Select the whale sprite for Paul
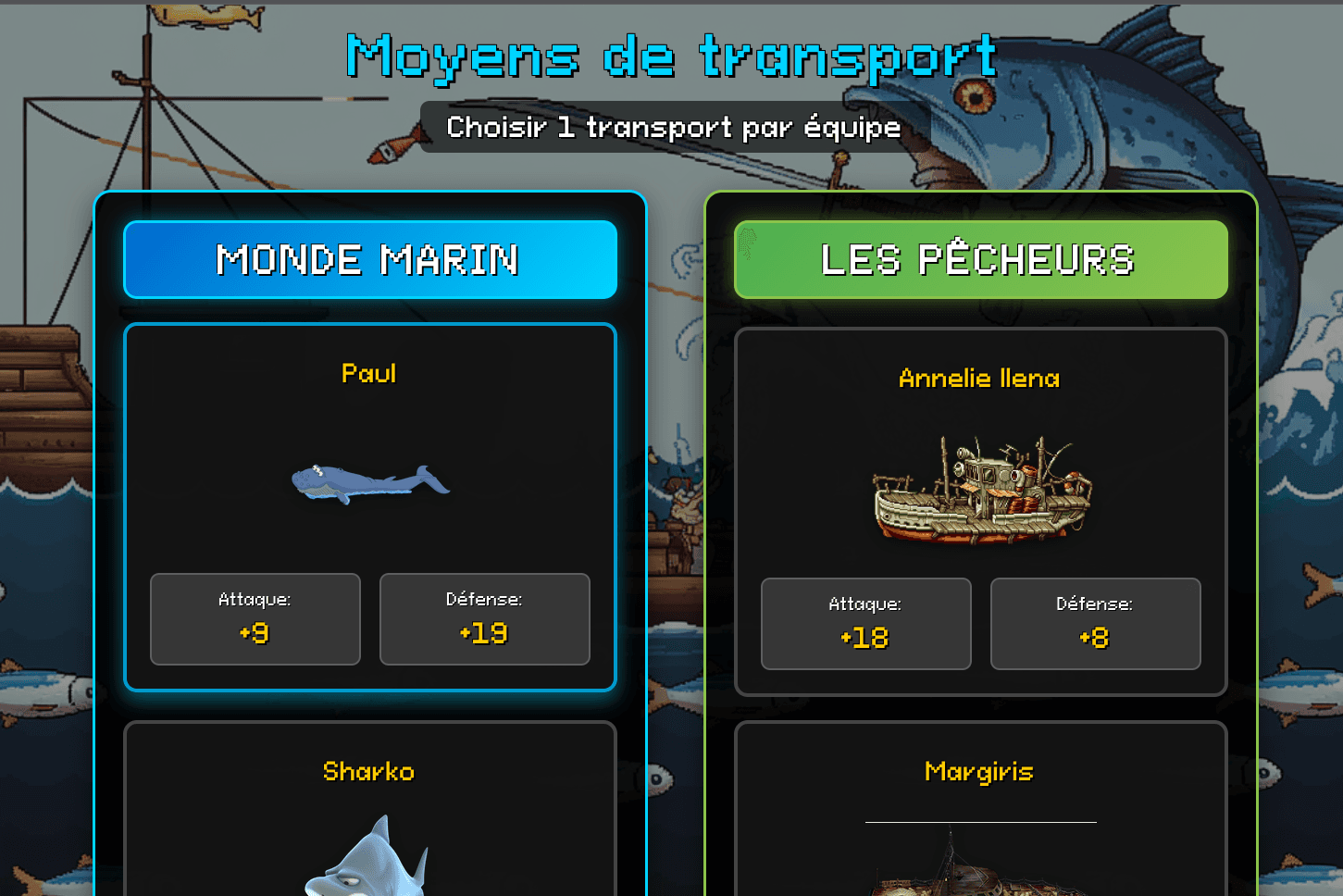 click(x=369, y=484)
